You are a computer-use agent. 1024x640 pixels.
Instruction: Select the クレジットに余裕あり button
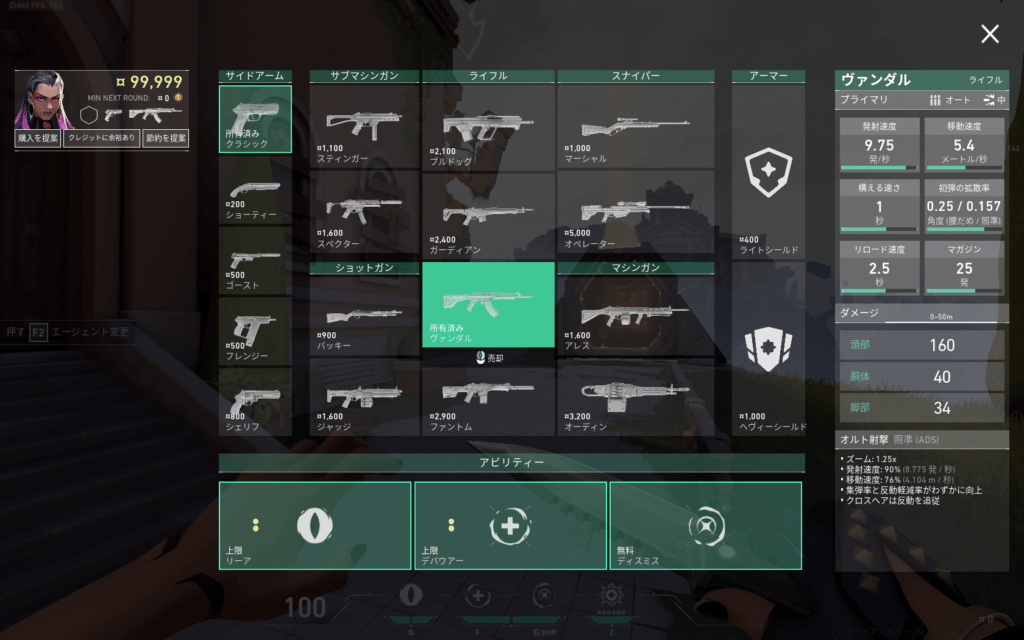click(101, 139)
